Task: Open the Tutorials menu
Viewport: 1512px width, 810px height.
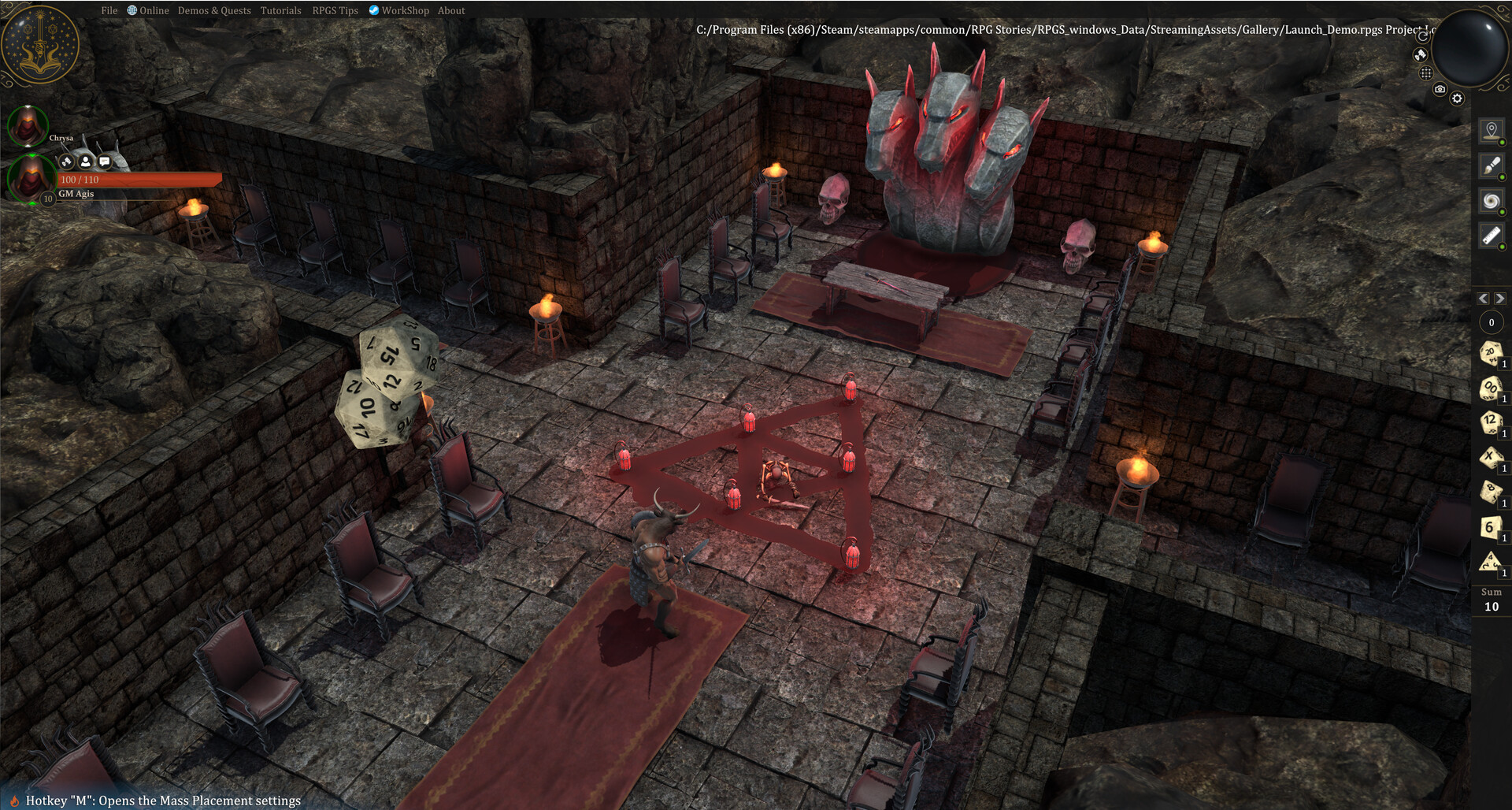Action: pyautogui.click(x=280, y=10)
